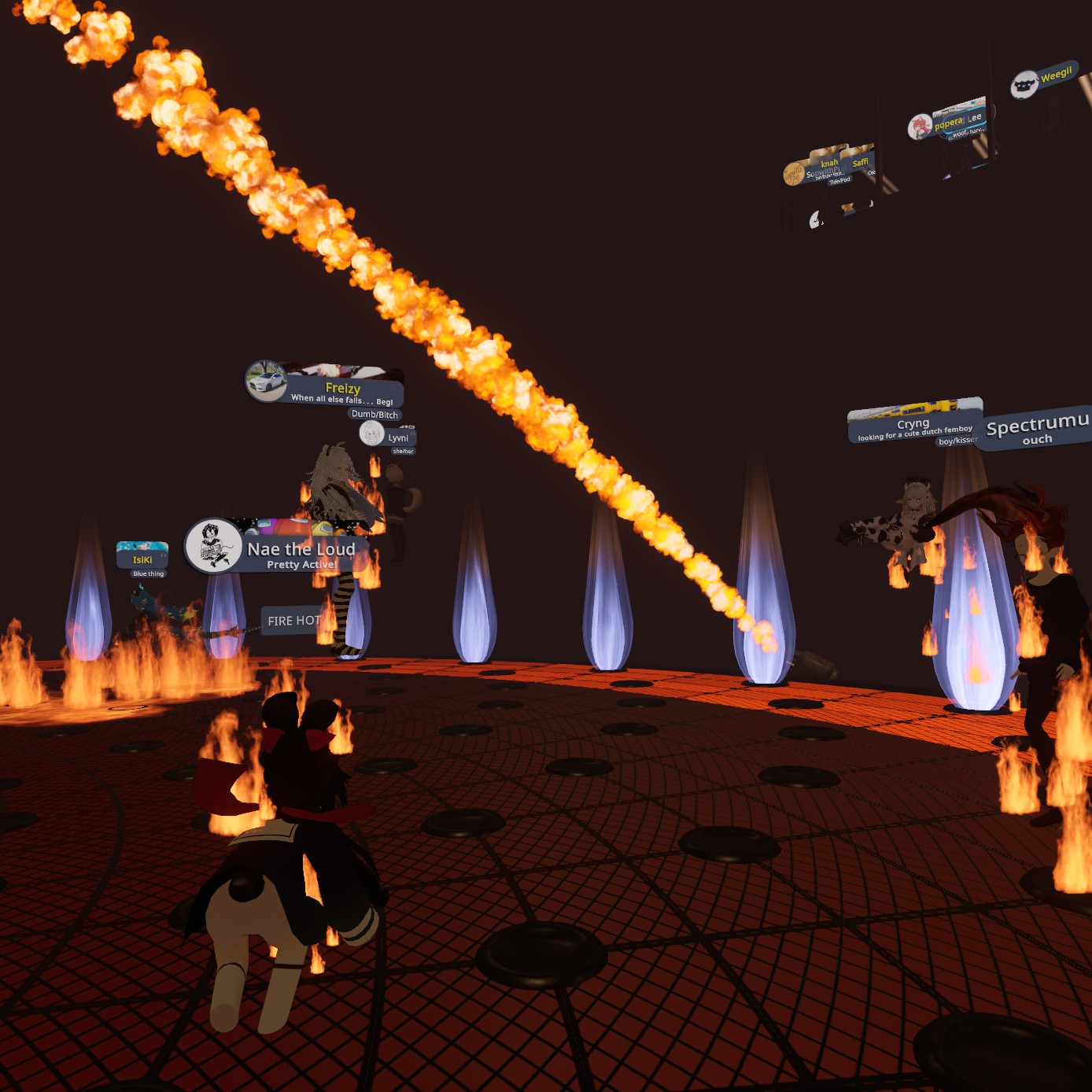Image resolution: width=1092 pixels, height=1092 pixels.
Task: Select the Nae the Loud nameplate
Action: [301, 550]
